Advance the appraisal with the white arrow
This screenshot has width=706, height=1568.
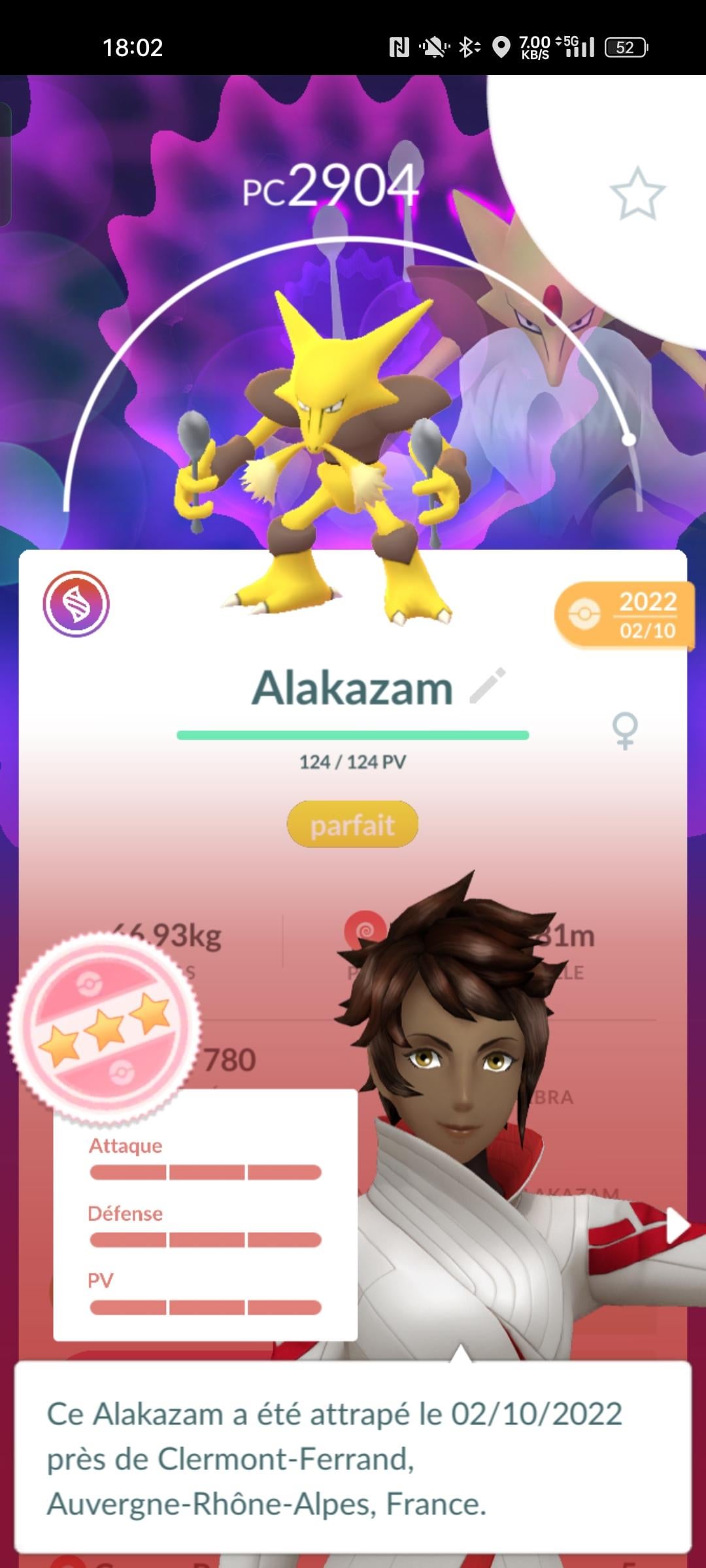[x=677, y=1225]
